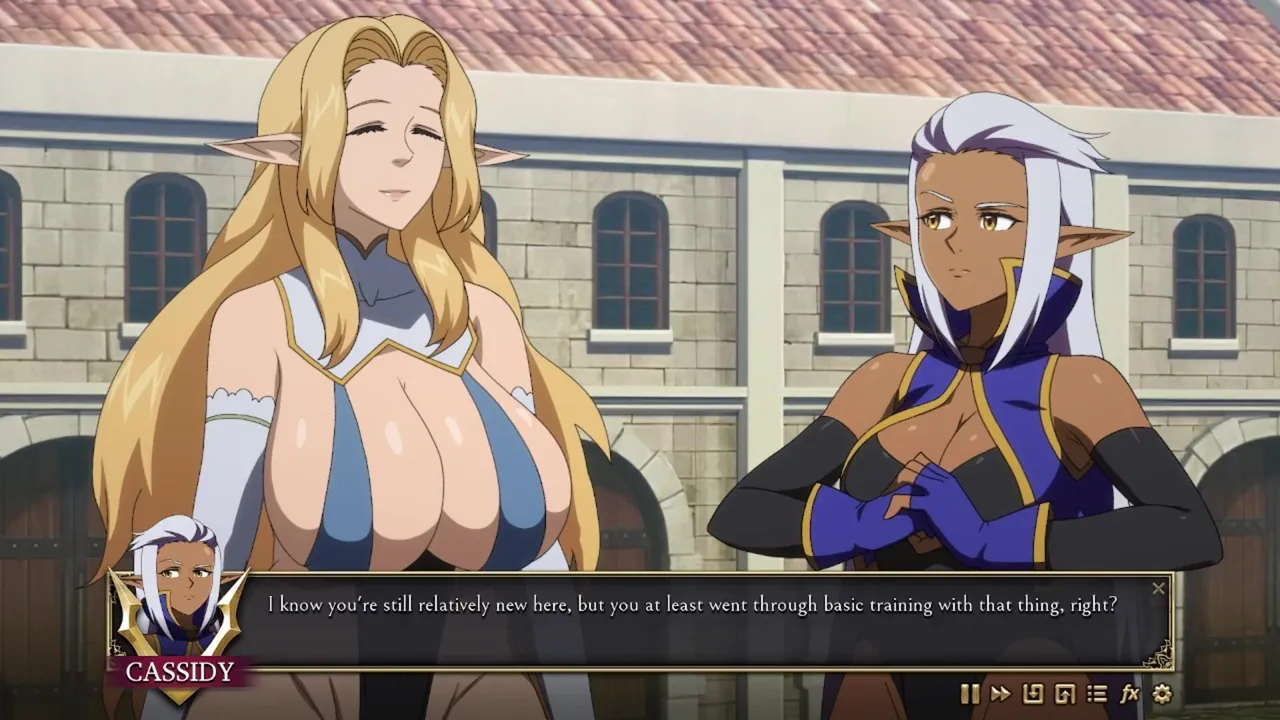1280x720 pixels.
Task: Show the dialogue log list icon
Action: tap(1097, 693)
